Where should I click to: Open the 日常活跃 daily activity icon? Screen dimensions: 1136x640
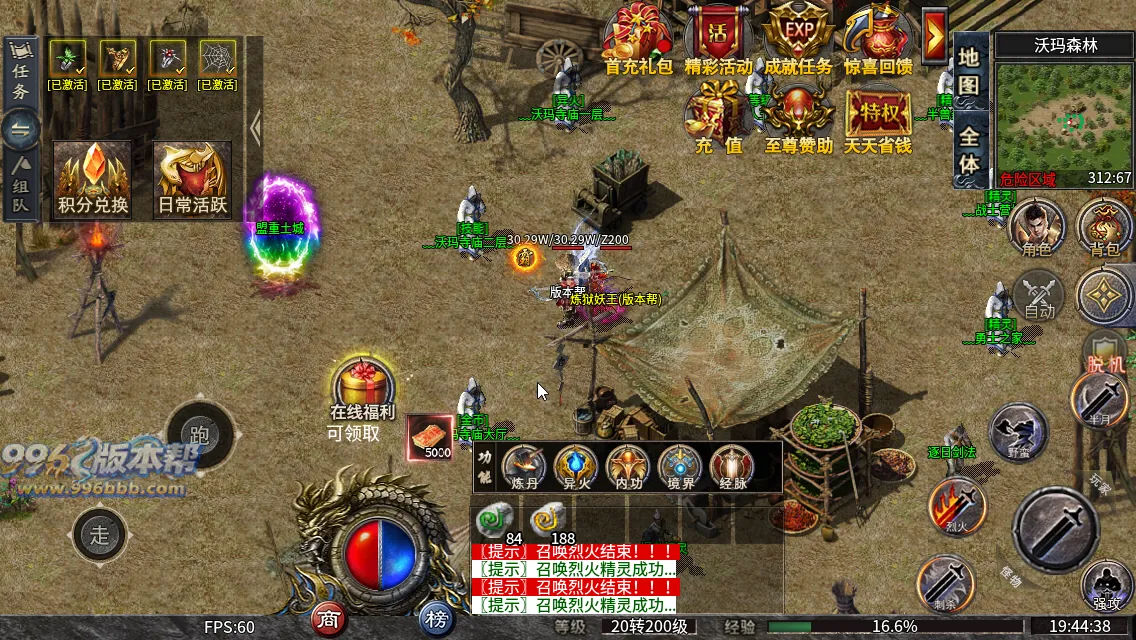click(192, 177)
